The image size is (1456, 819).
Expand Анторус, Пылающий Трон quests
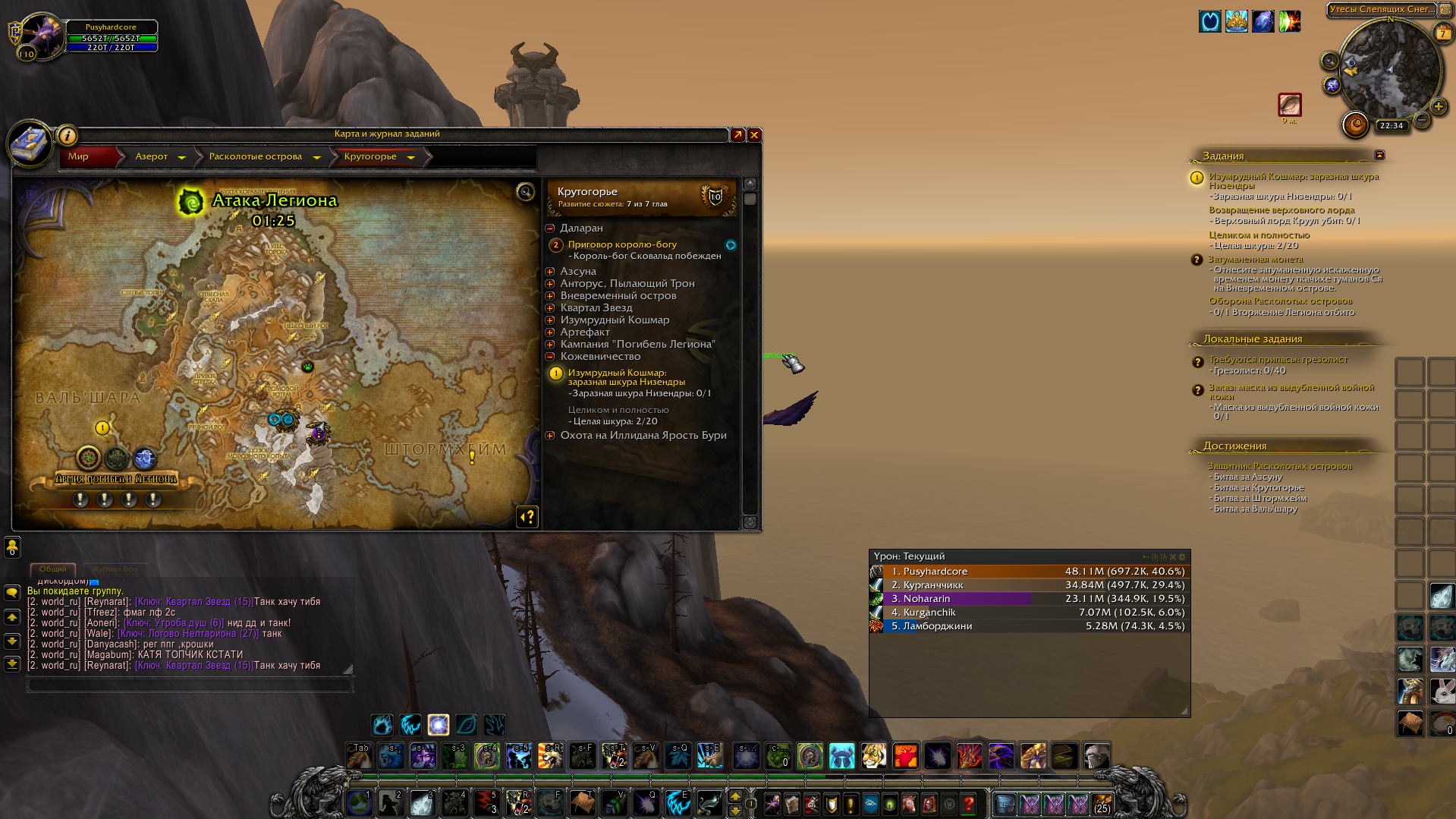pos(550,283)
